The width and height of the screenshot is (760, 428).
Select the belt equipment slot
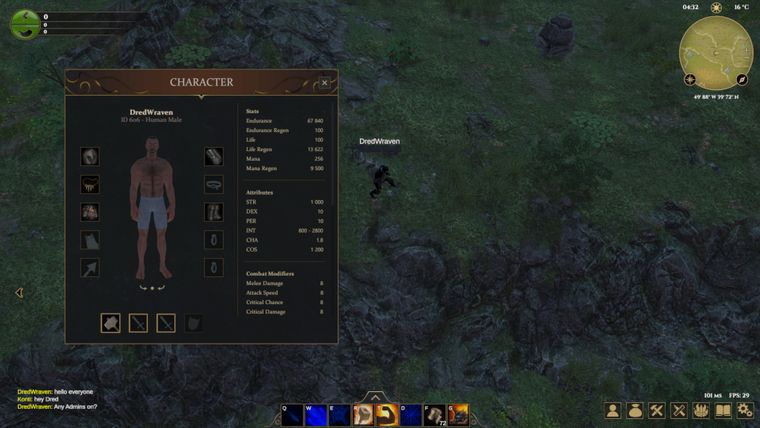tap(213, 185)
